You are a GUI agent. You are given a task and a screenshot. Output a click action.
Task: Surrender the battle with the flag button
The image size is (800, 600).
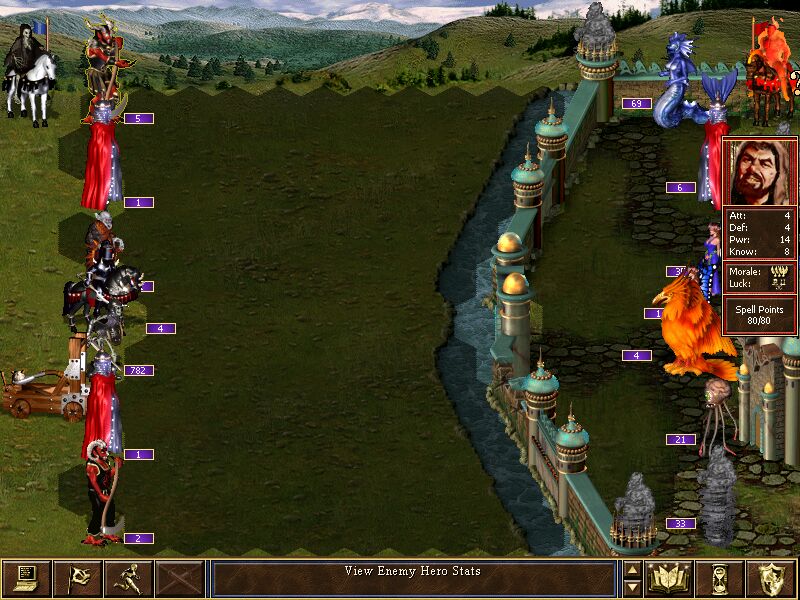pyautogui.click(x=77, y=578)
